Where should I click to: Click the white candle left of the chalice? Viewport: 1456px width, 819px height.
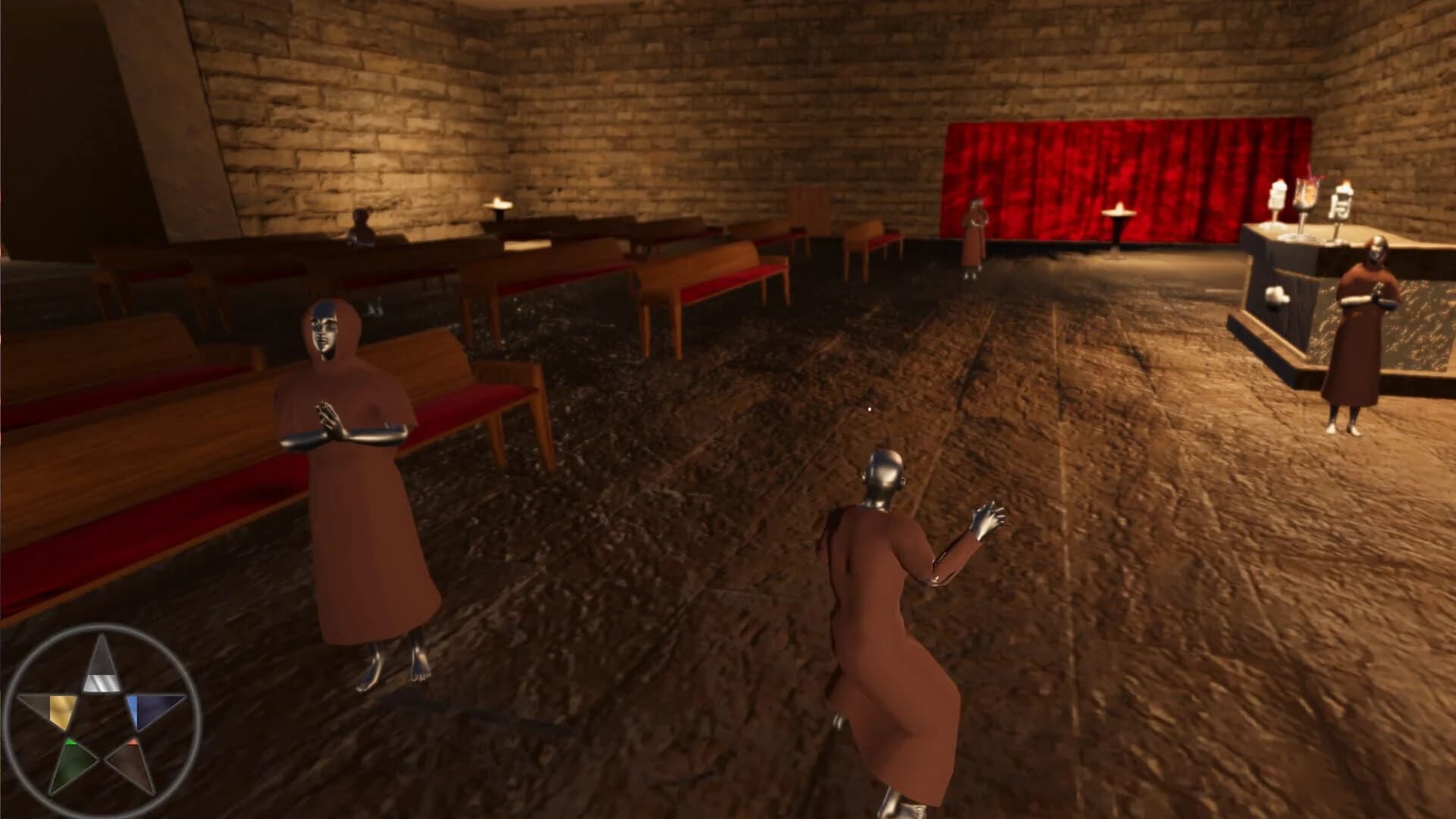coord(1279,195)
